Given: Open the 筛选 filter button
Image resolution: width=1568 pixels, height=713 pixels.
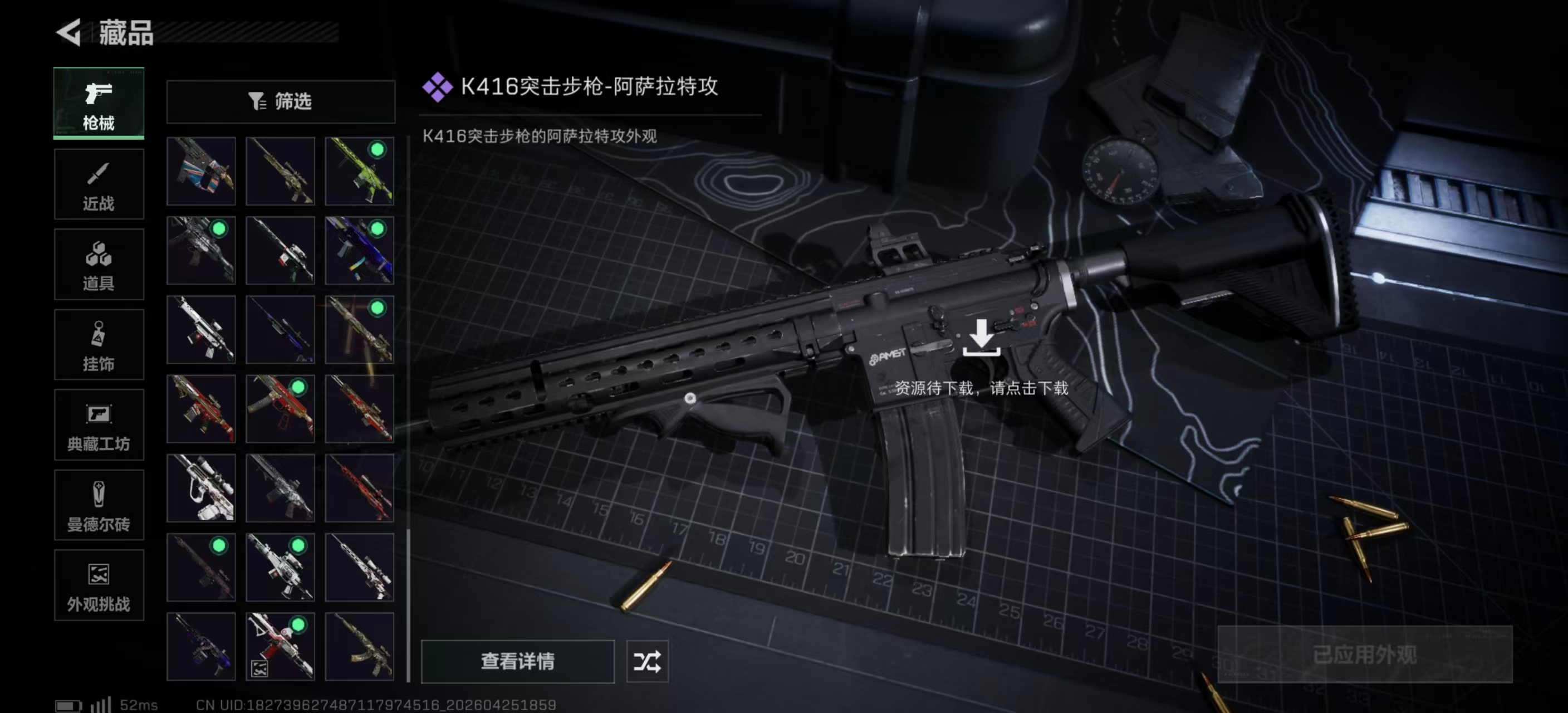Looking at the screenshot, I should 281,101.
